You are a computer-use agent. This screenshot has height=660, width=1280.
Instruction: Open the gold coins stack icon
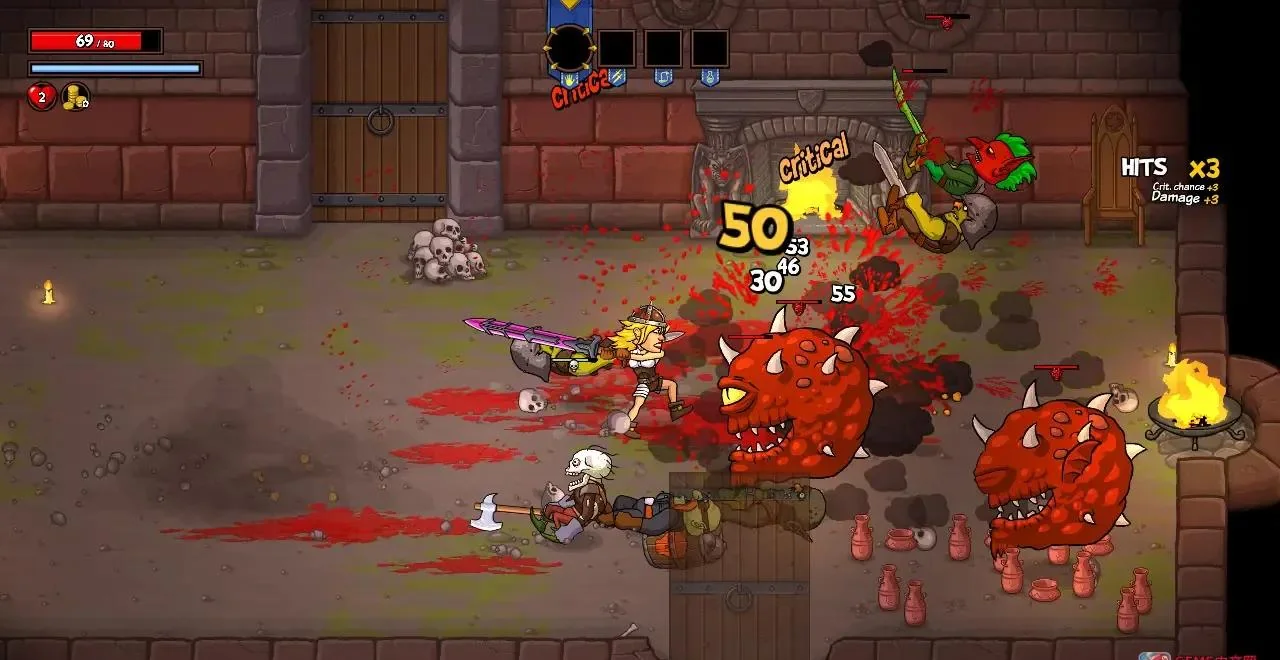coord(75,97)
